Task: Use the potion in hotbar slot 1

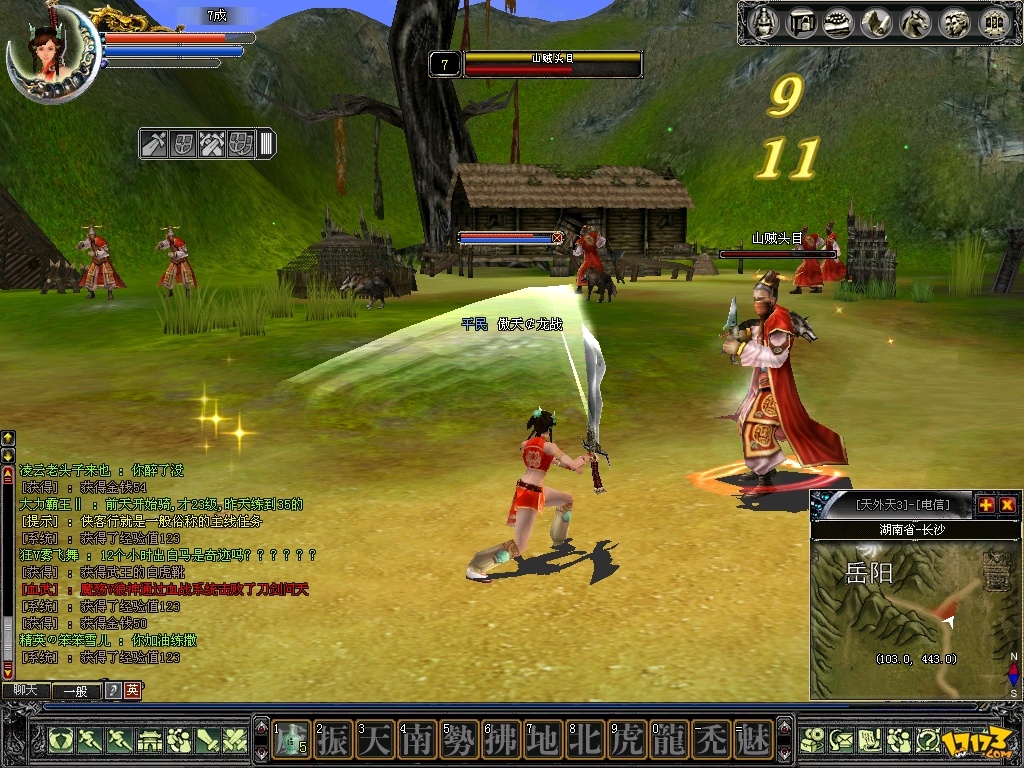Action: click(291, 741)
